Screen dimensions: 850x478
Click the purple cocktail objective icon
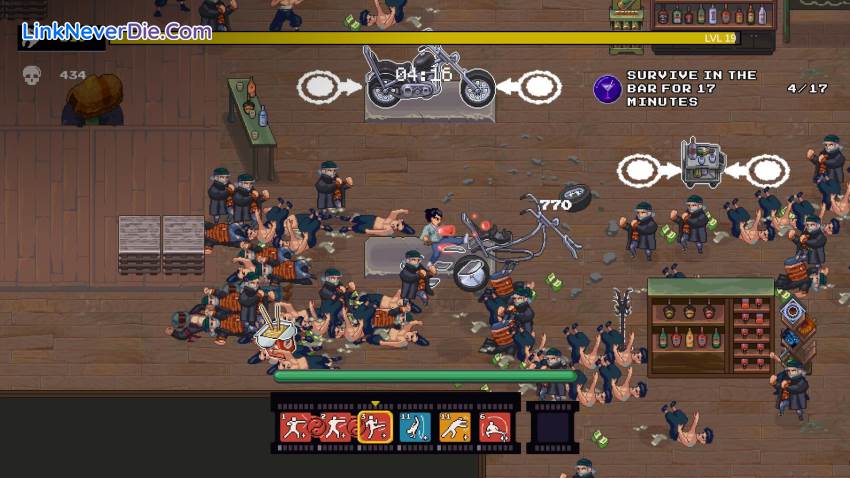(607, 89)
